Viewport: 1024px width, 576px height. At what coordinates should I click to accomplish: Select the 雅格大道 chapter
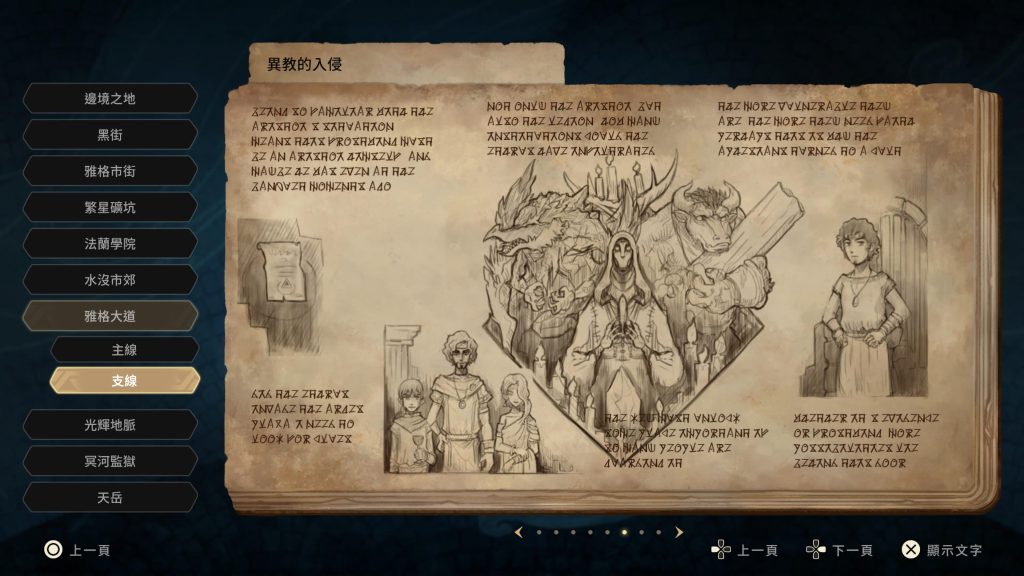tap(110, 316)
